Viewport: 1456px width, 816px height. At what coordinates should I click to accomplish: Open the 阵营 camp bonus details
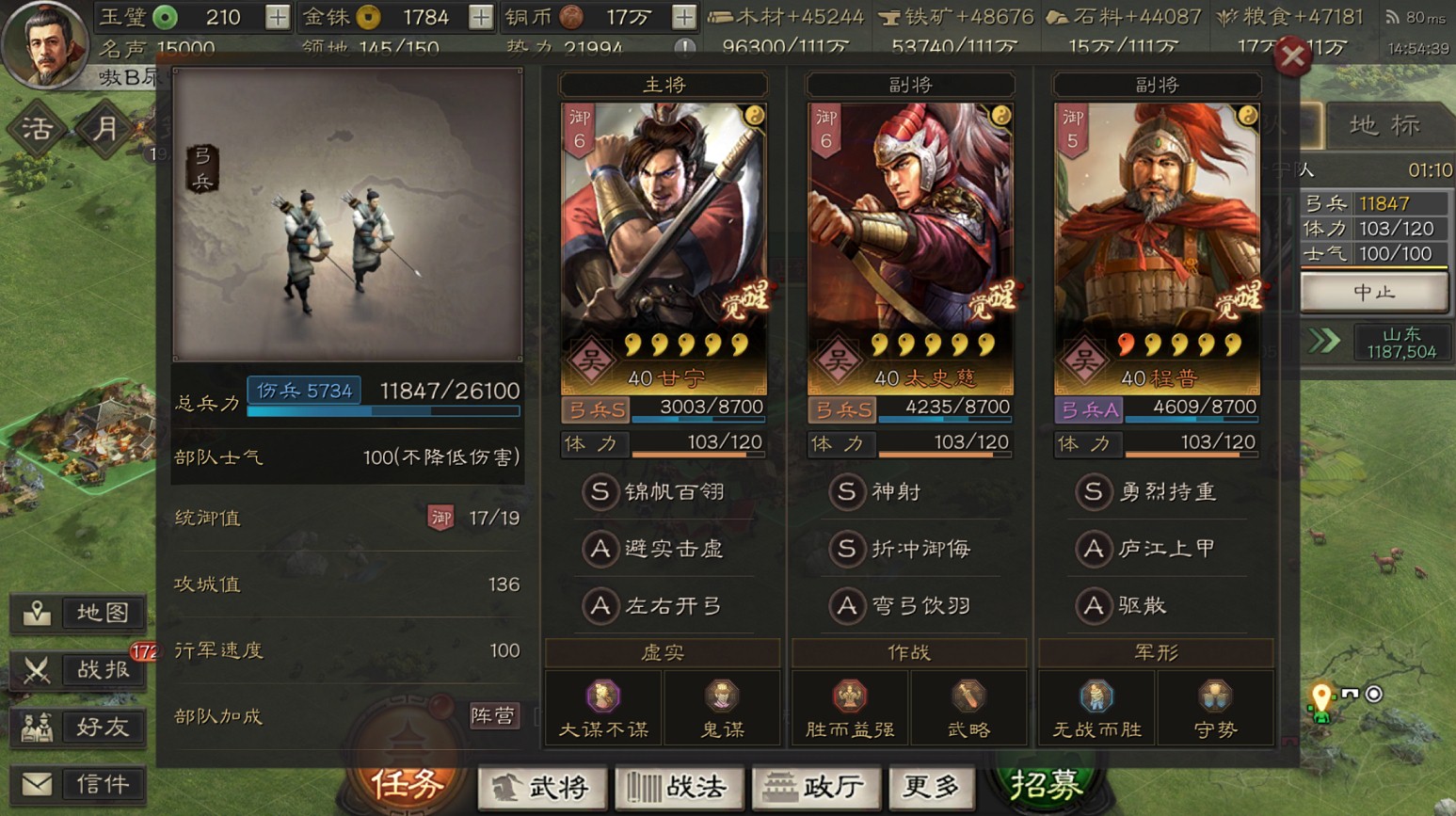tap(496, 715)
